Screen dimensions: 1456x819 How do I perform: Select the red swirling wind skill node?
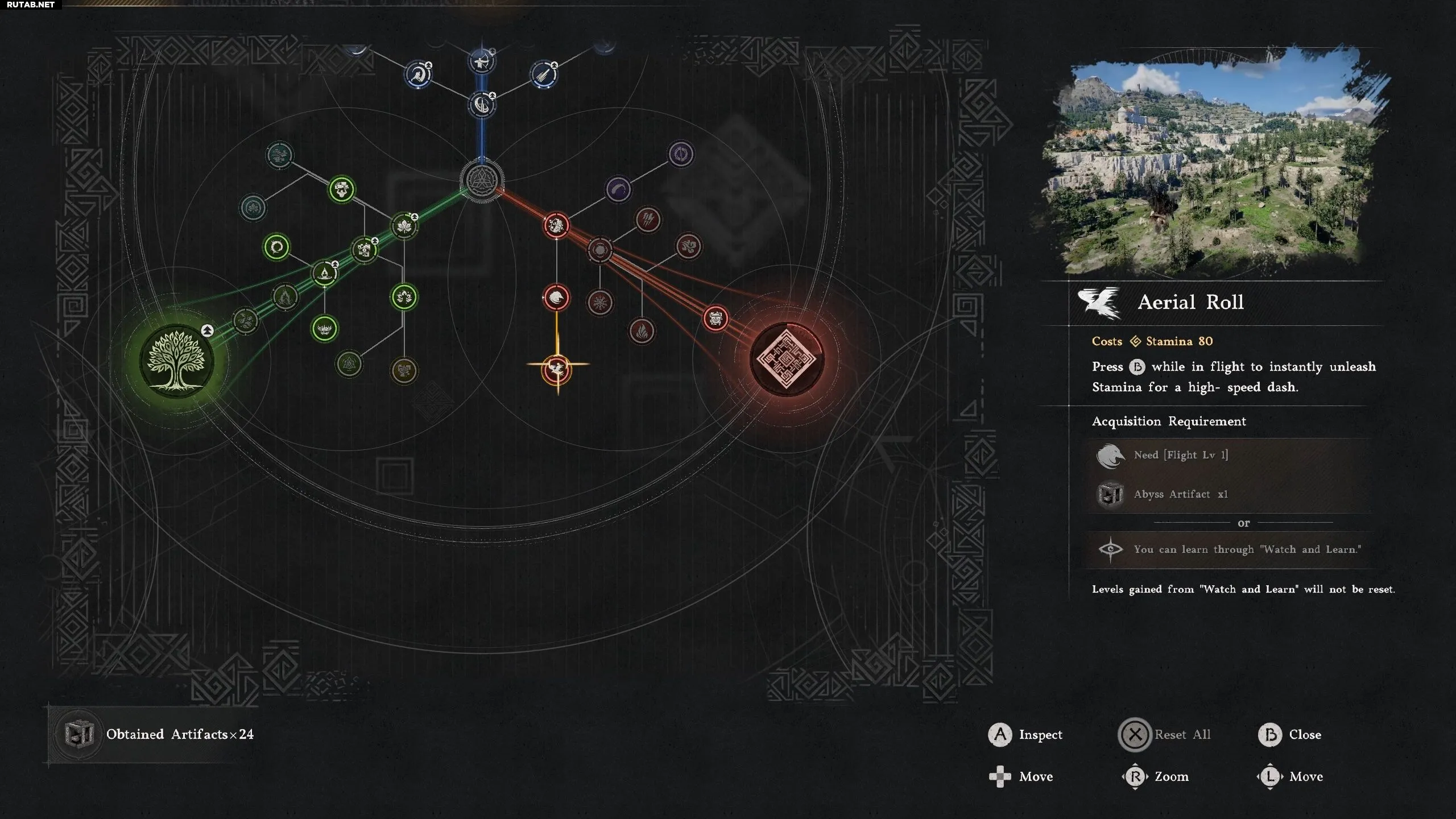688,246
